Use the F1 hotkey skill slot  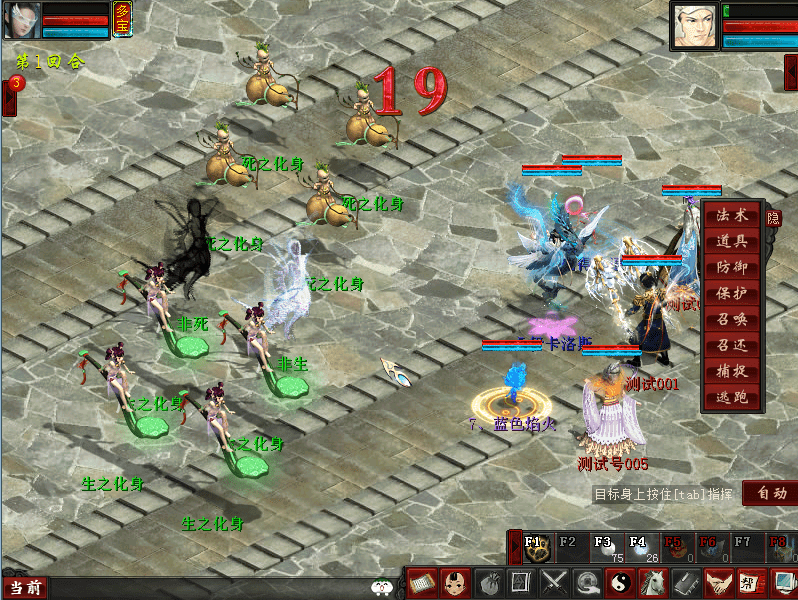pos(536,547)
